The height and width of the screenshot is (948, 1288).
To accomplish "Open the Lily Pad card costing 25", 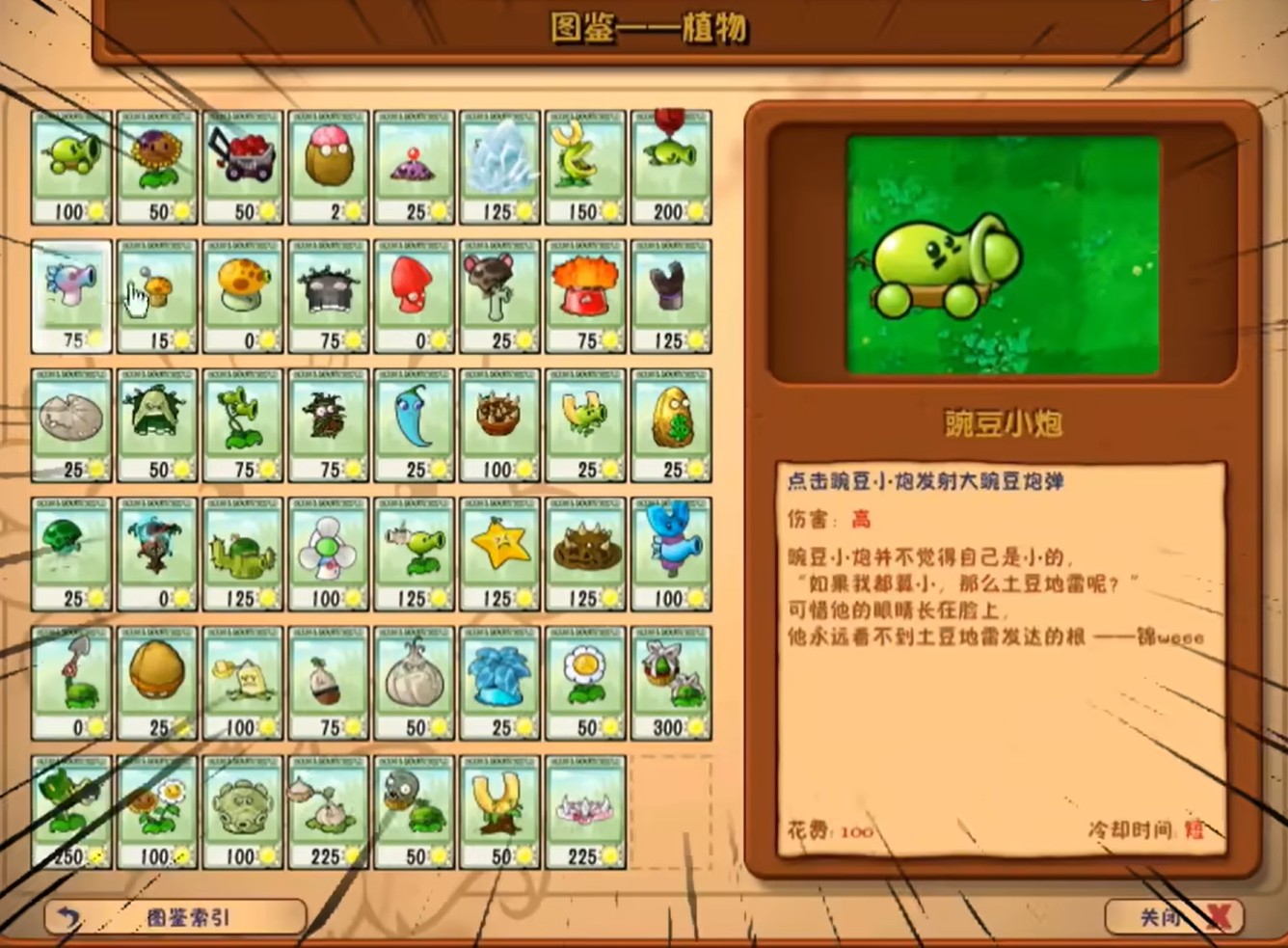I will 72,424.
